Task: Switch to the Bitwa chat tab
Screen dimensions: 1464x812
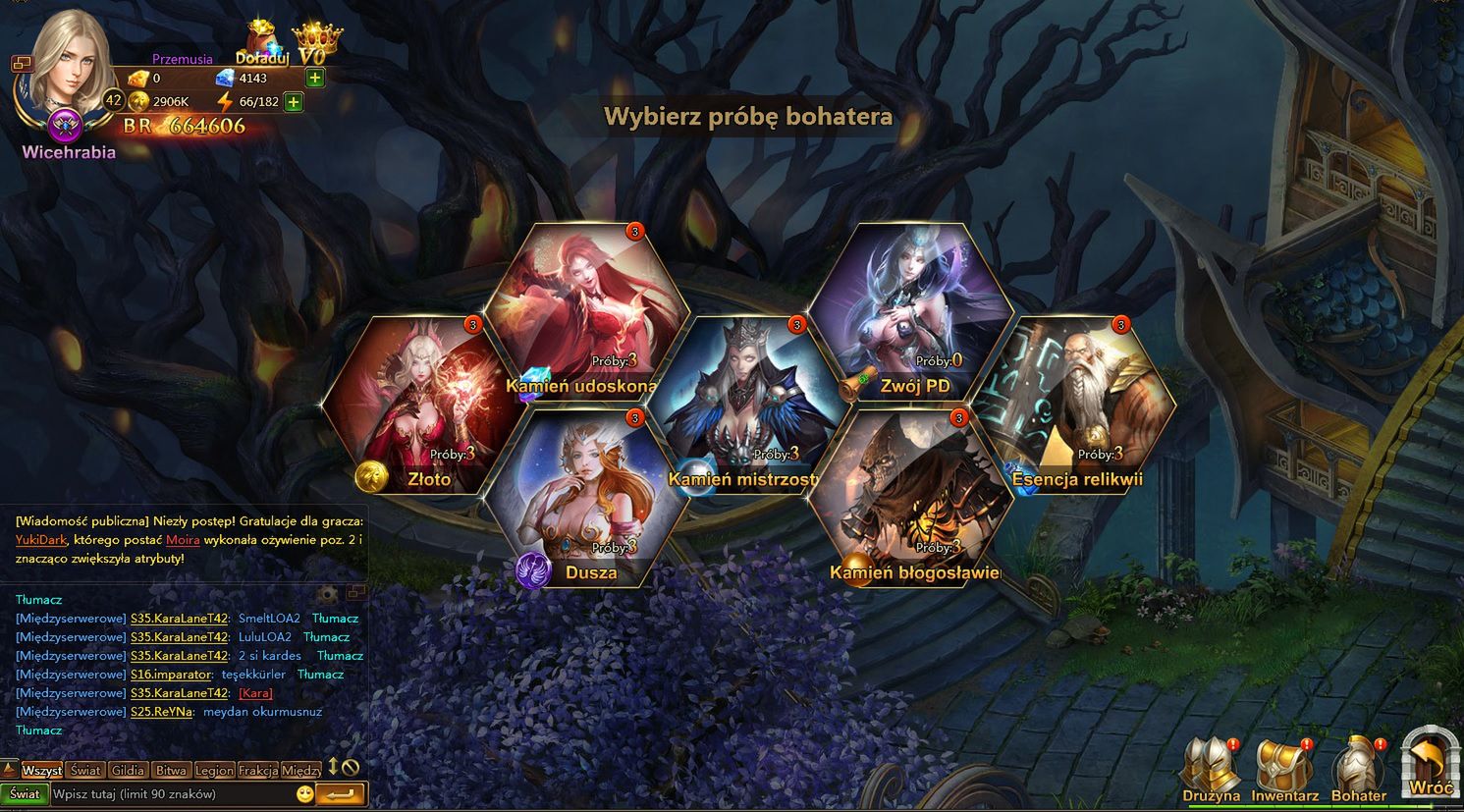Action: tap(172, 771)
